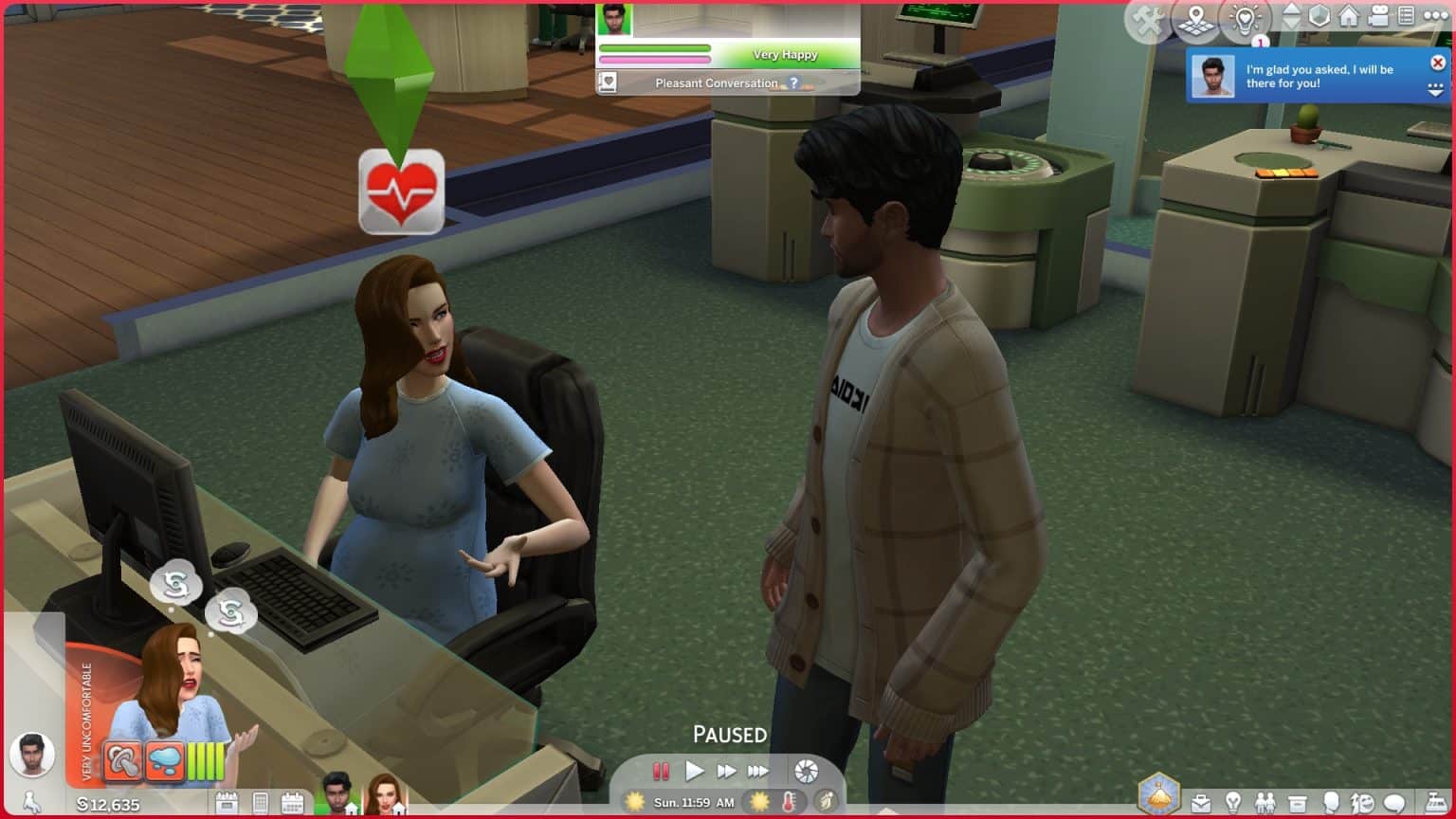Open the three-dots game options menu
The width and height of the screenshot is (1456, 819).
[x=1436, y=16]
